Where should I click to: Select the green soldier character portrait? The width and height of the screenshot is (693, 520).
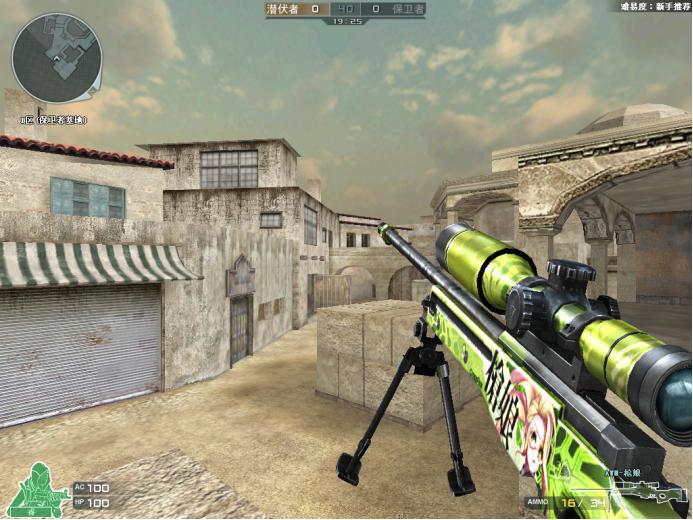[x=33, y=490]
